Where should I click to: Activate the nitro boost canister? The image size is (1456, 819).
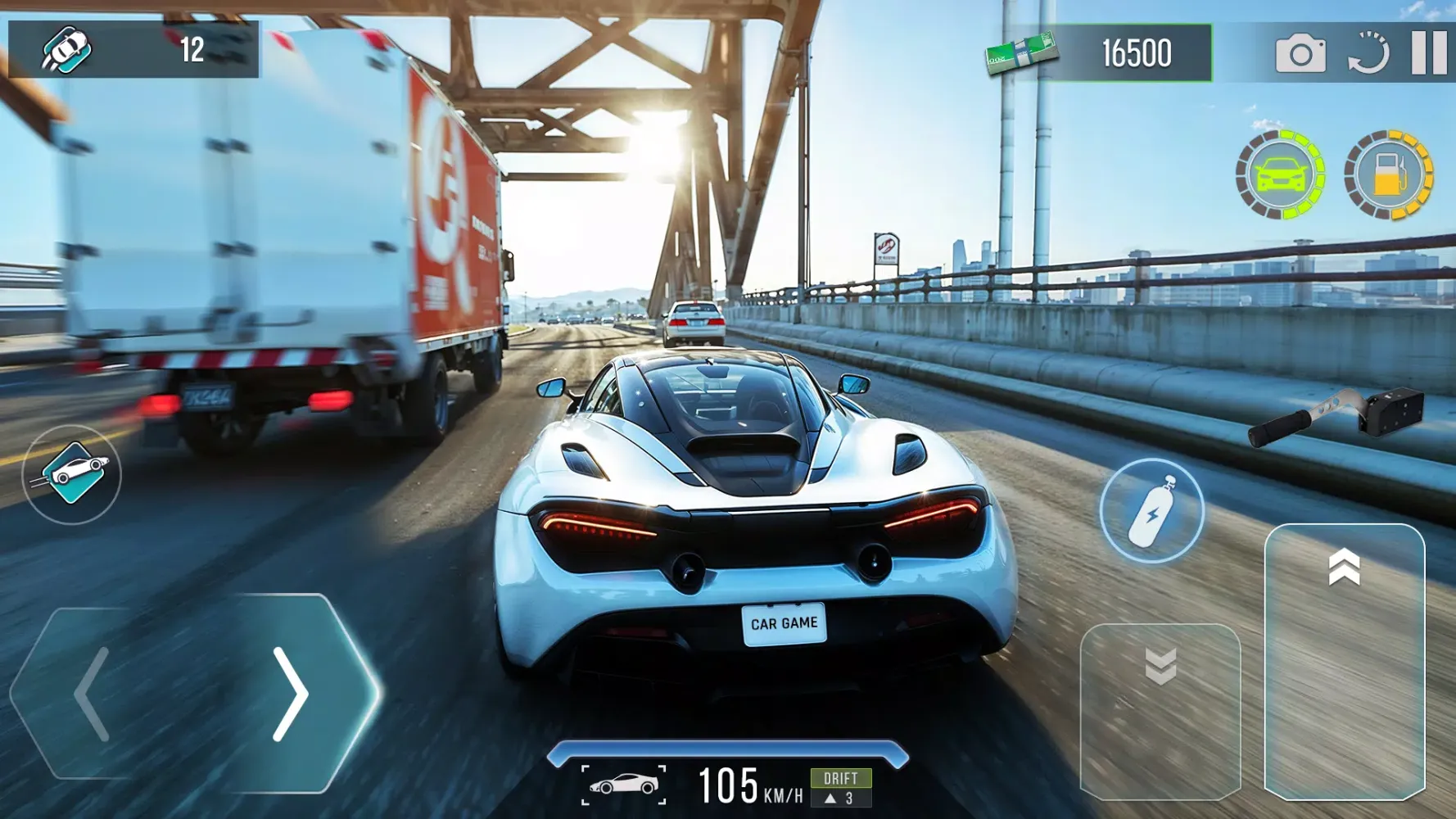coord(1151,510)
